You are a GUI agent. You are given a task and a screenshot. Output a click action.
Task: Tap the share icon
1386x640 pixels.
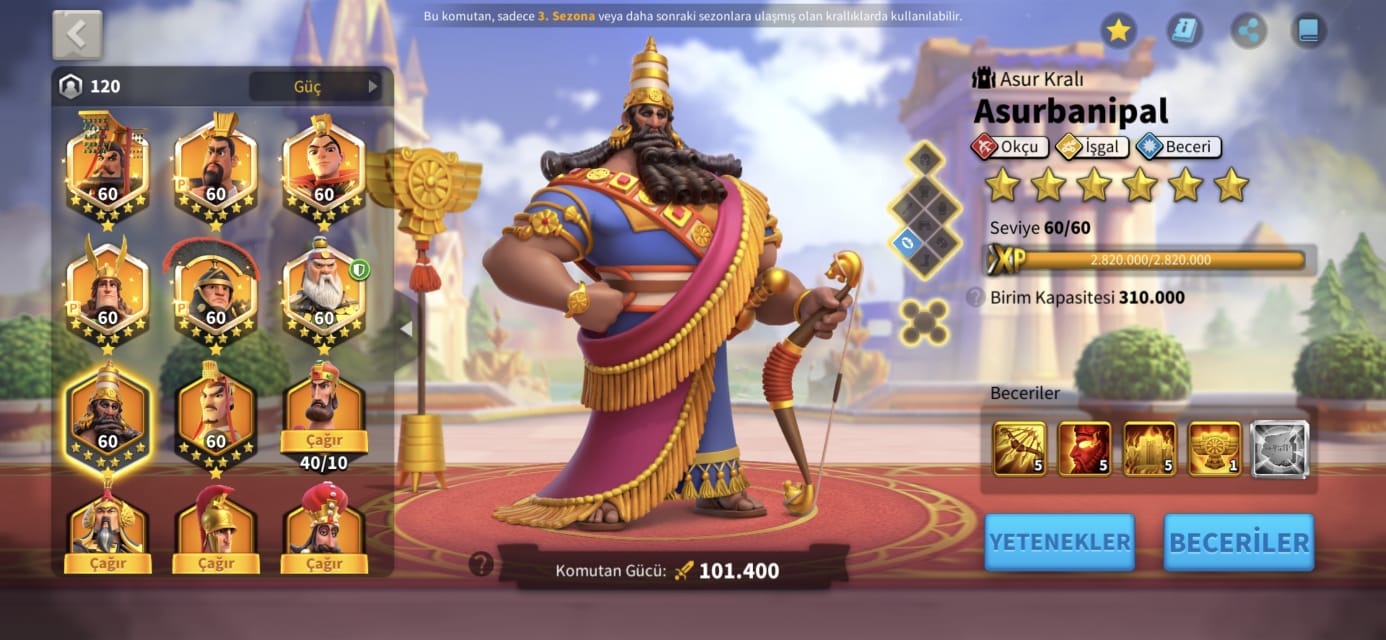[1246, 31]
